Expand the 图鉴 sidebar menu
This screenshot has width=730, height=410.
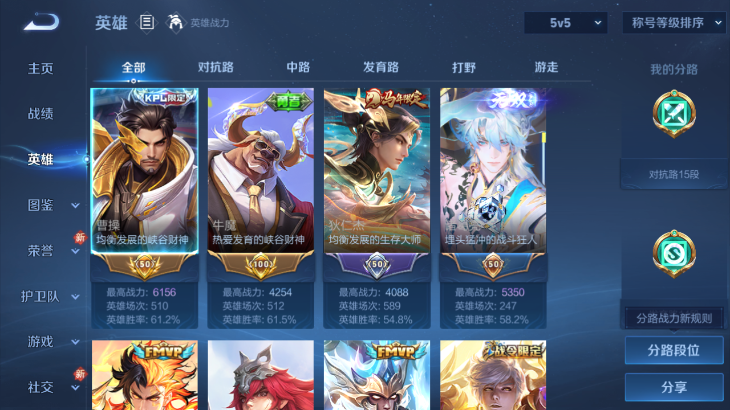[x=52, y=205]
